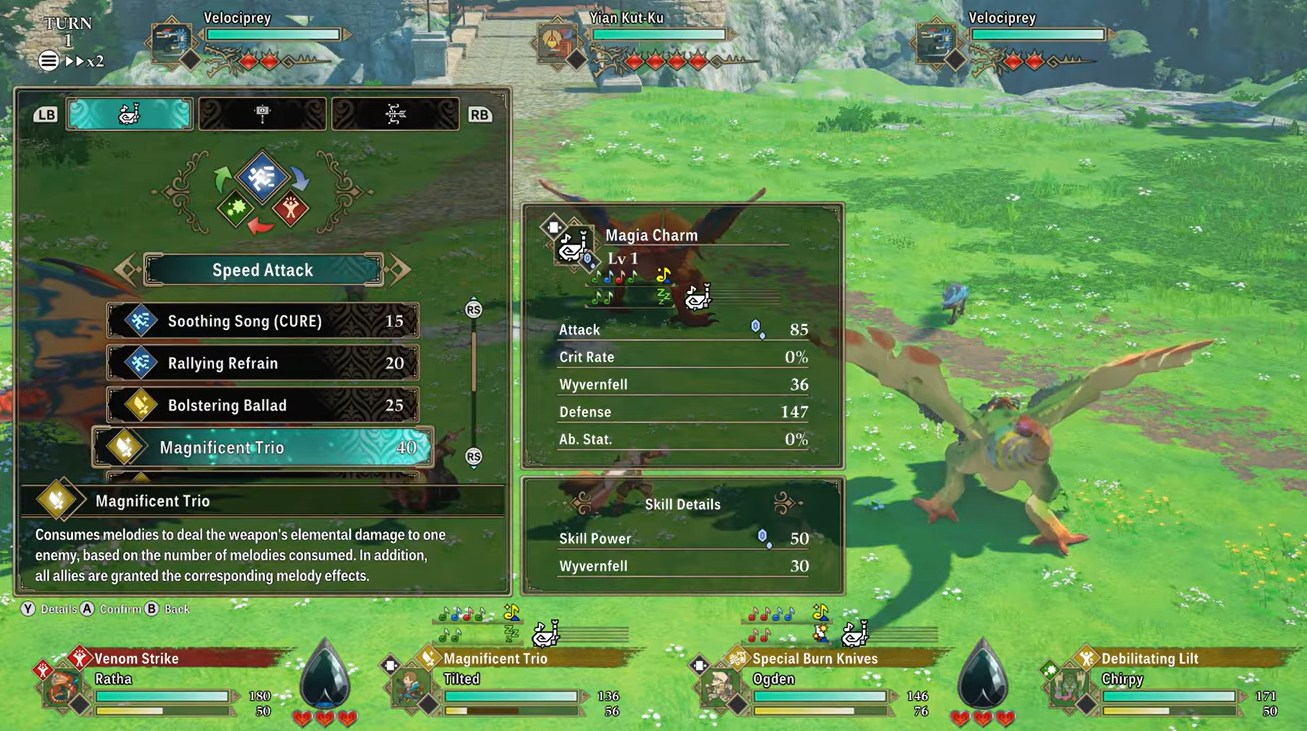Confirm the highlighted Magnificent Trio skill
1307x731 pixels.
[x=262, y=447]
